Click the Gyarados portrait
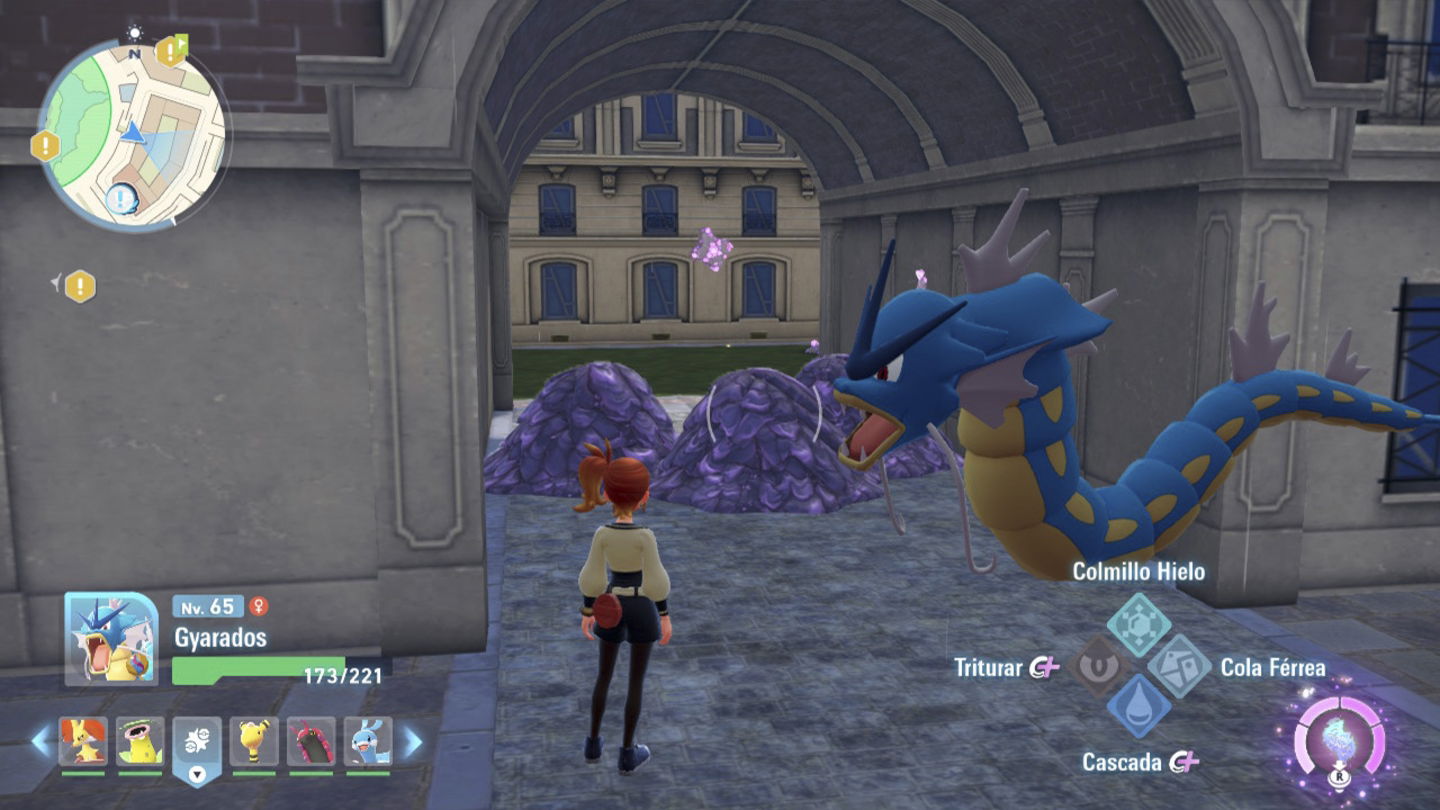 [x=111, y=638]
